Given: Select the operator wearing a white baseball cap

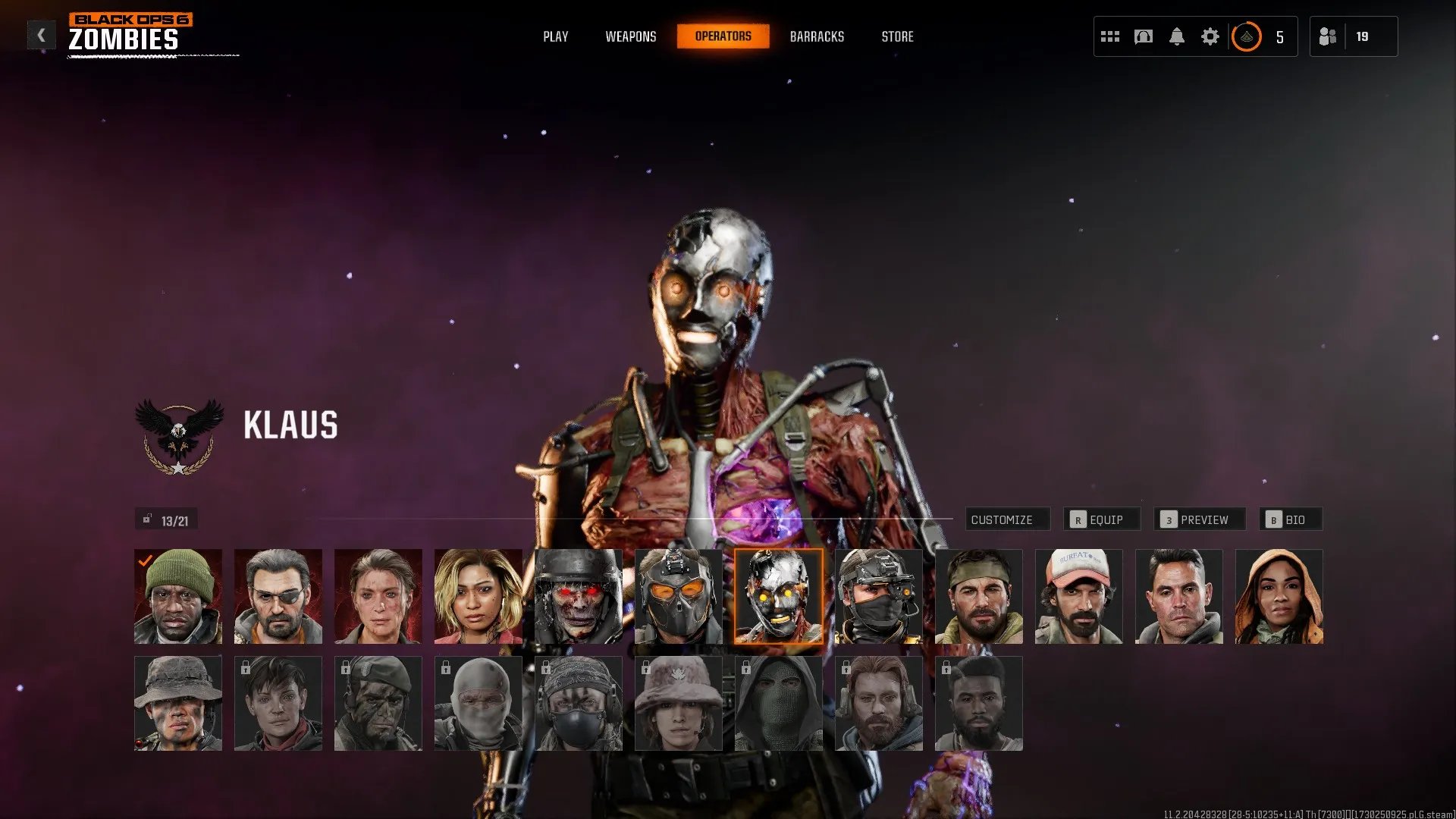Looking at the screenshot, I should (x=1078, y=597).
